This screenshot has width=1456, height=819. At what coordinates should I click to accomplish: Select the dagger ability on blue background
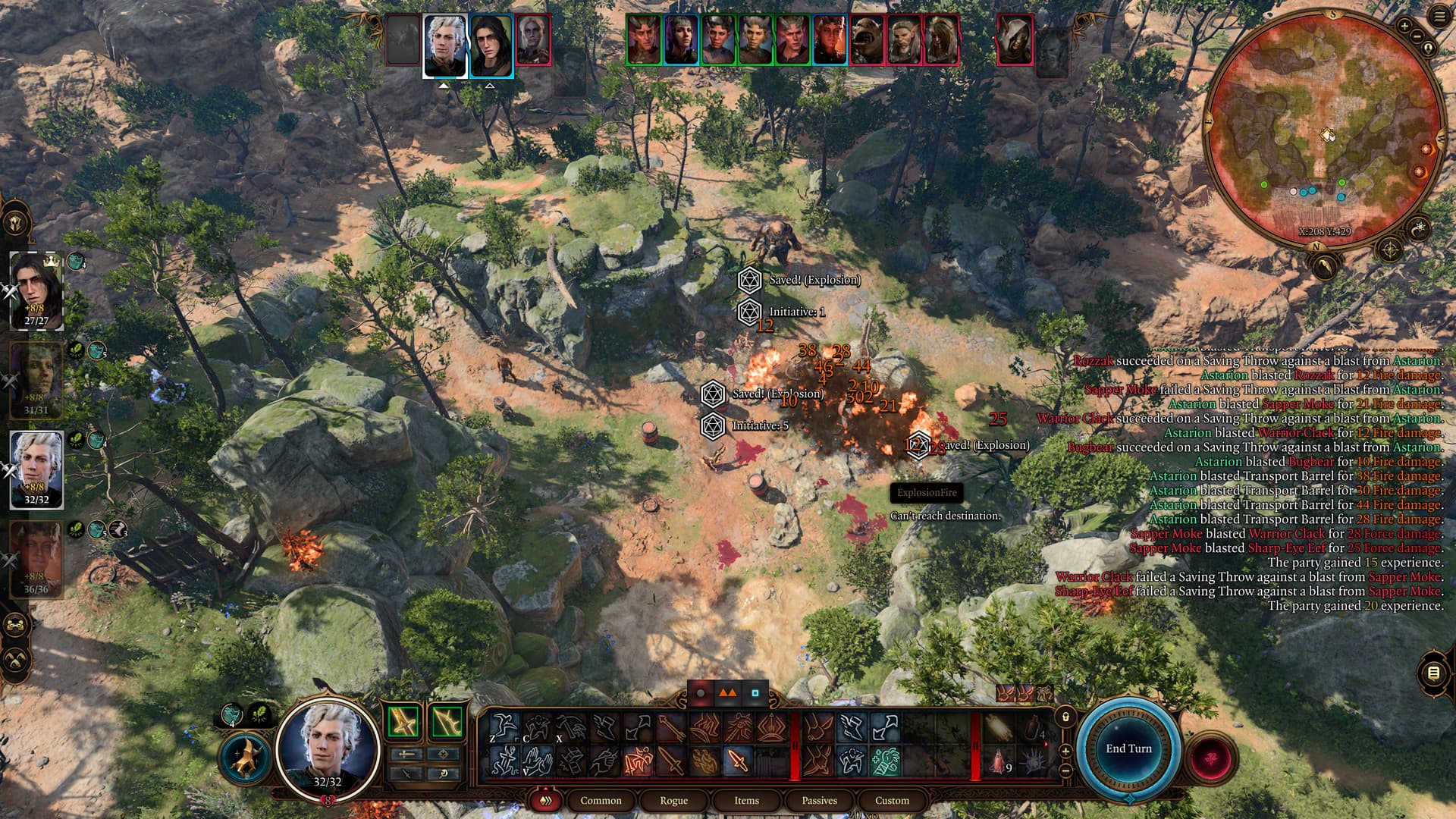[736, 761]
